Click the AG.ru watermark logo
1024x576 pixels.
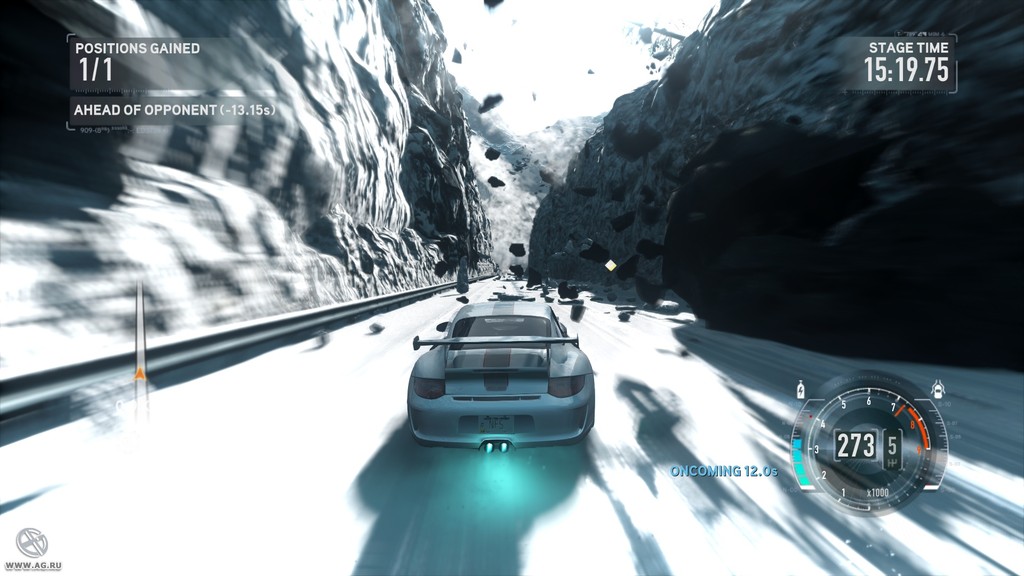click(31, 543)
